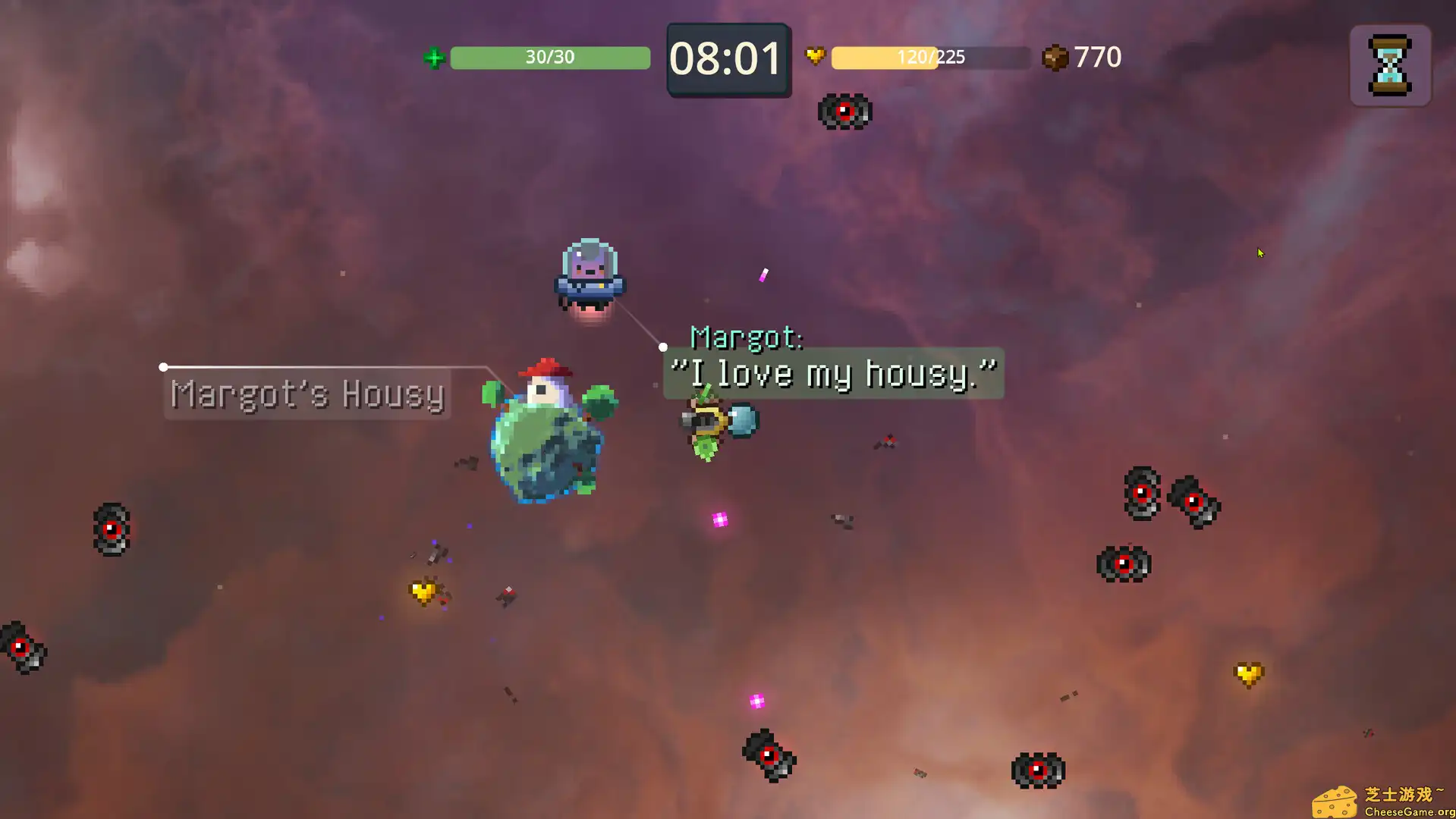Open Margot's speech bubble dialogue
The height and width of the screenshot is (819, 1456).
(833, 372)
